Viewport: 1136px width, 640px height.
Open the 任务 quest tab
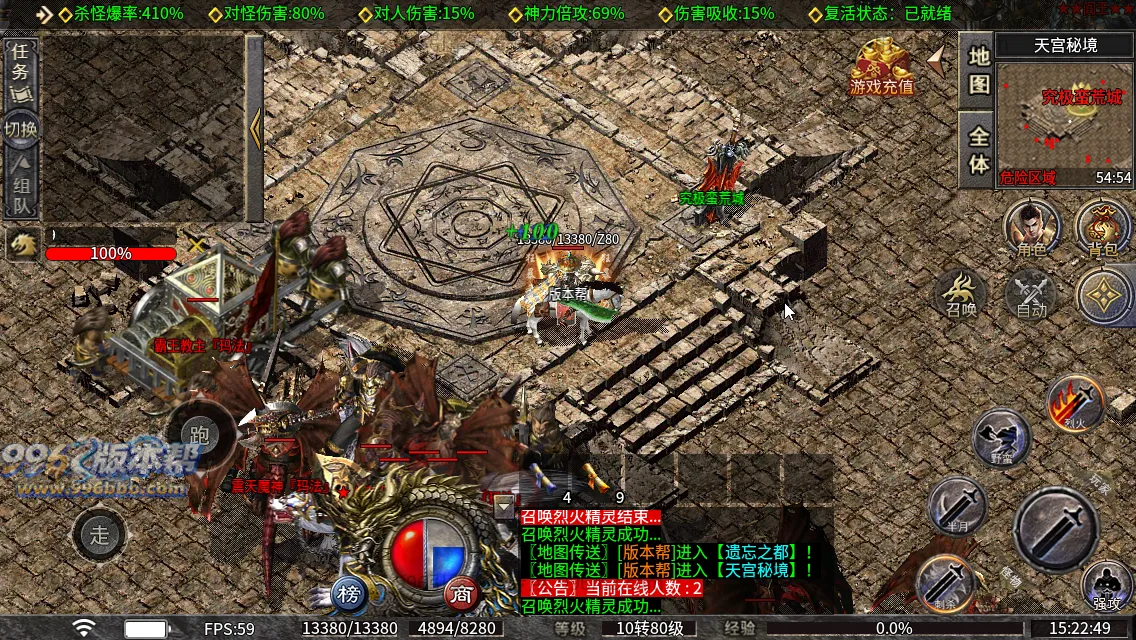pyautogui.click(x=21, y=74)
